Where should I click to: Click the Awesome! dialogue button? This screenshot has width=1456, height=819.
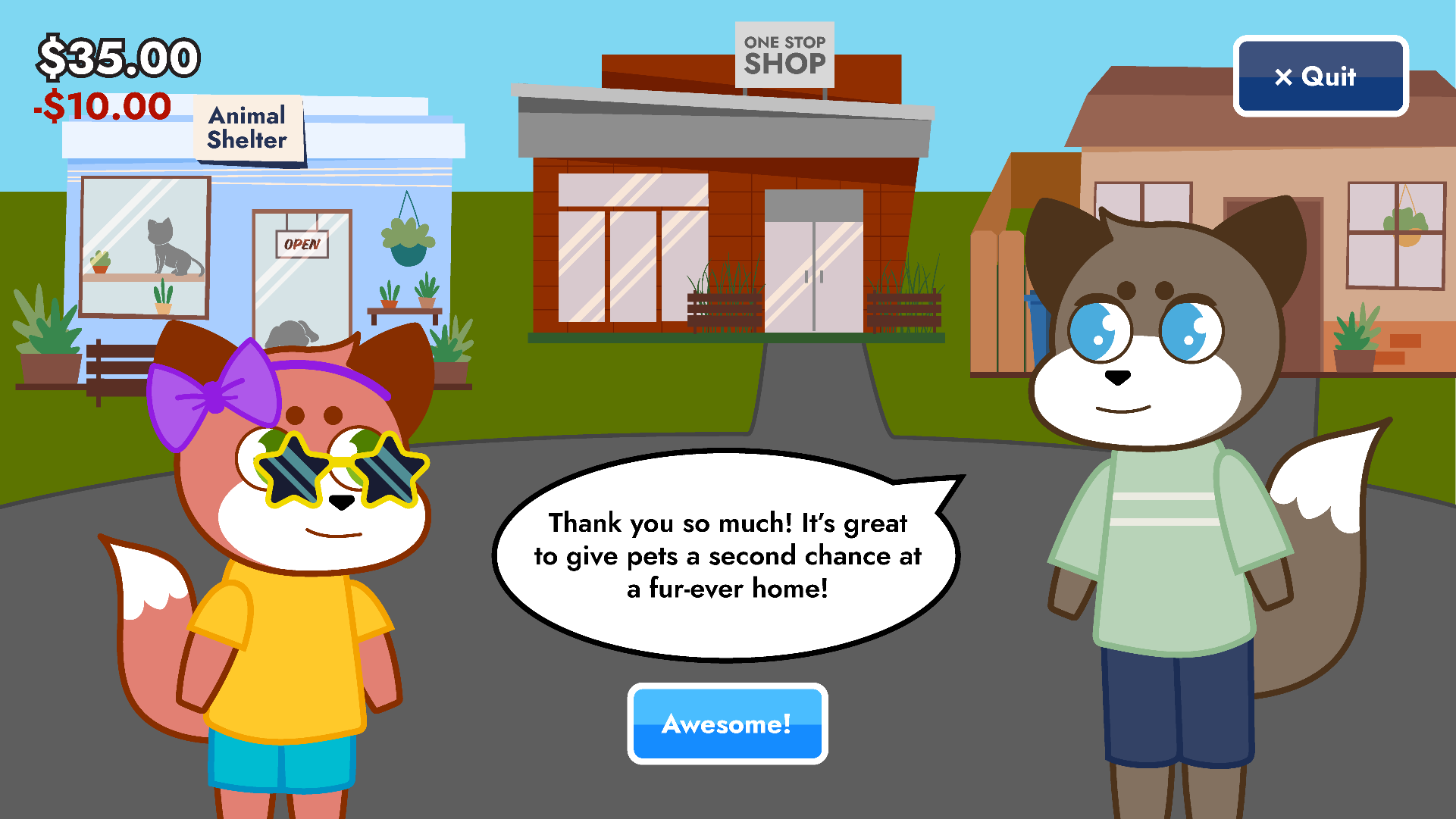coord(727,724)
